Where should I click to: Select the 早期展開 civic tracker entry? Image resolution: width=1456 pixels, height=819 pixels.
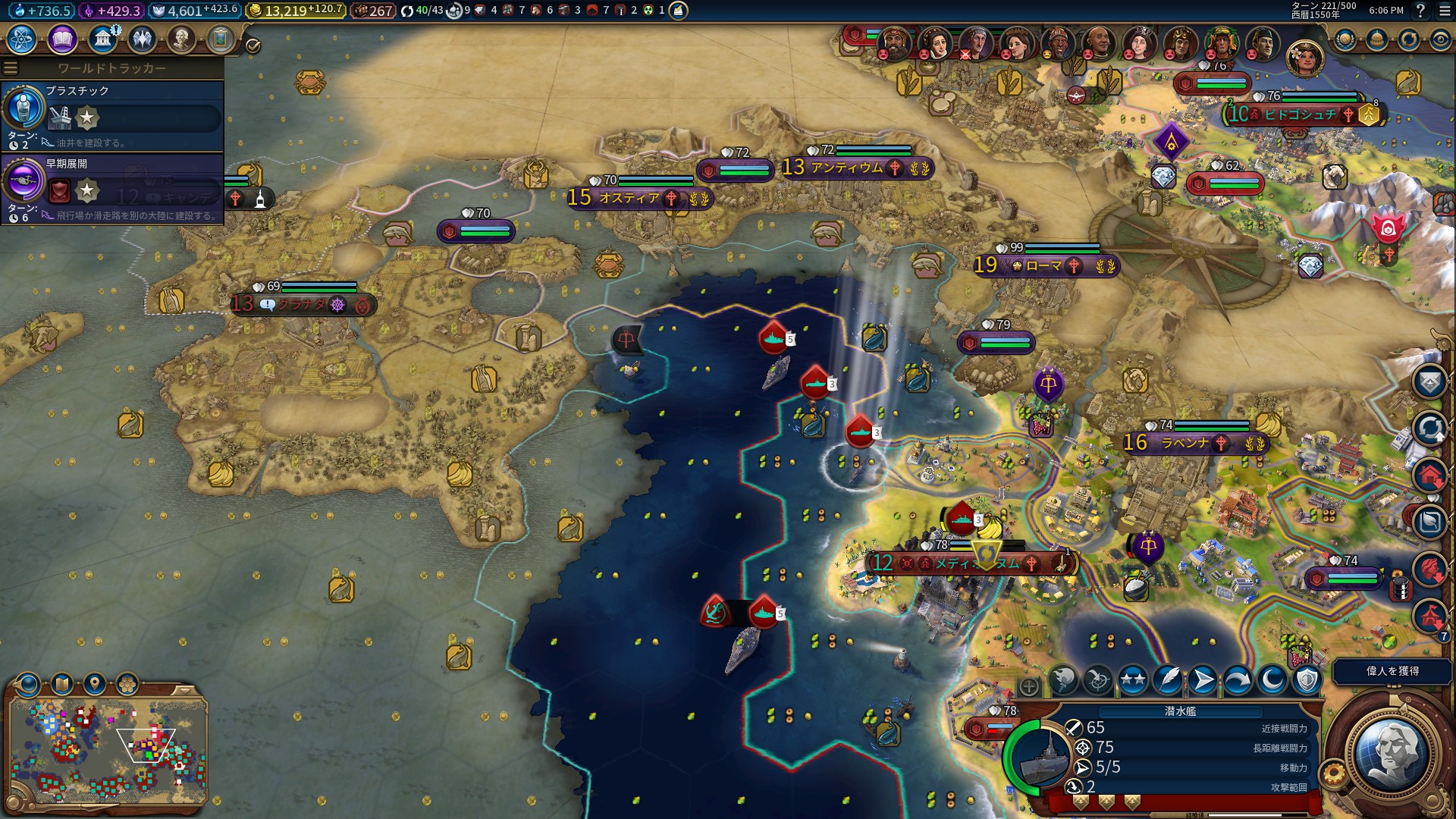tap(112, 189)
